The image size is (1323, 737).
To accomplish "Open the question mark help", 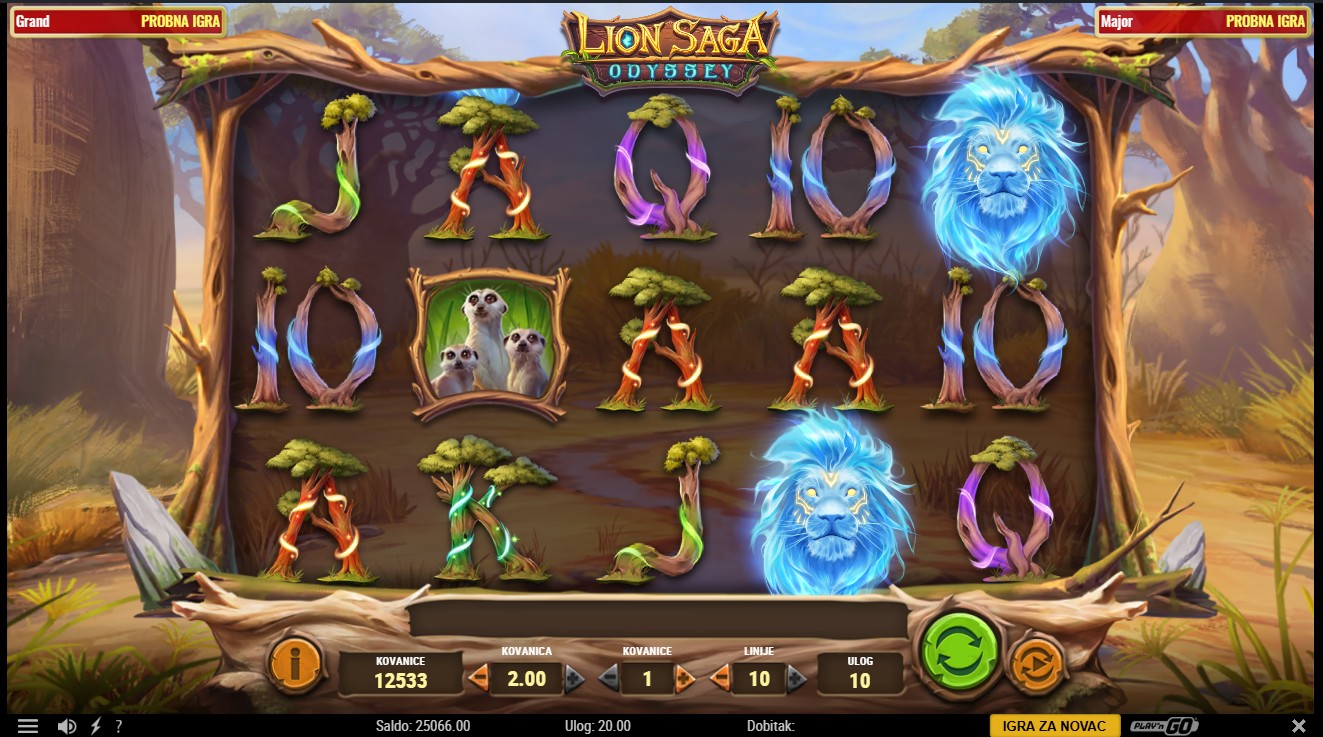I will 119,726.
